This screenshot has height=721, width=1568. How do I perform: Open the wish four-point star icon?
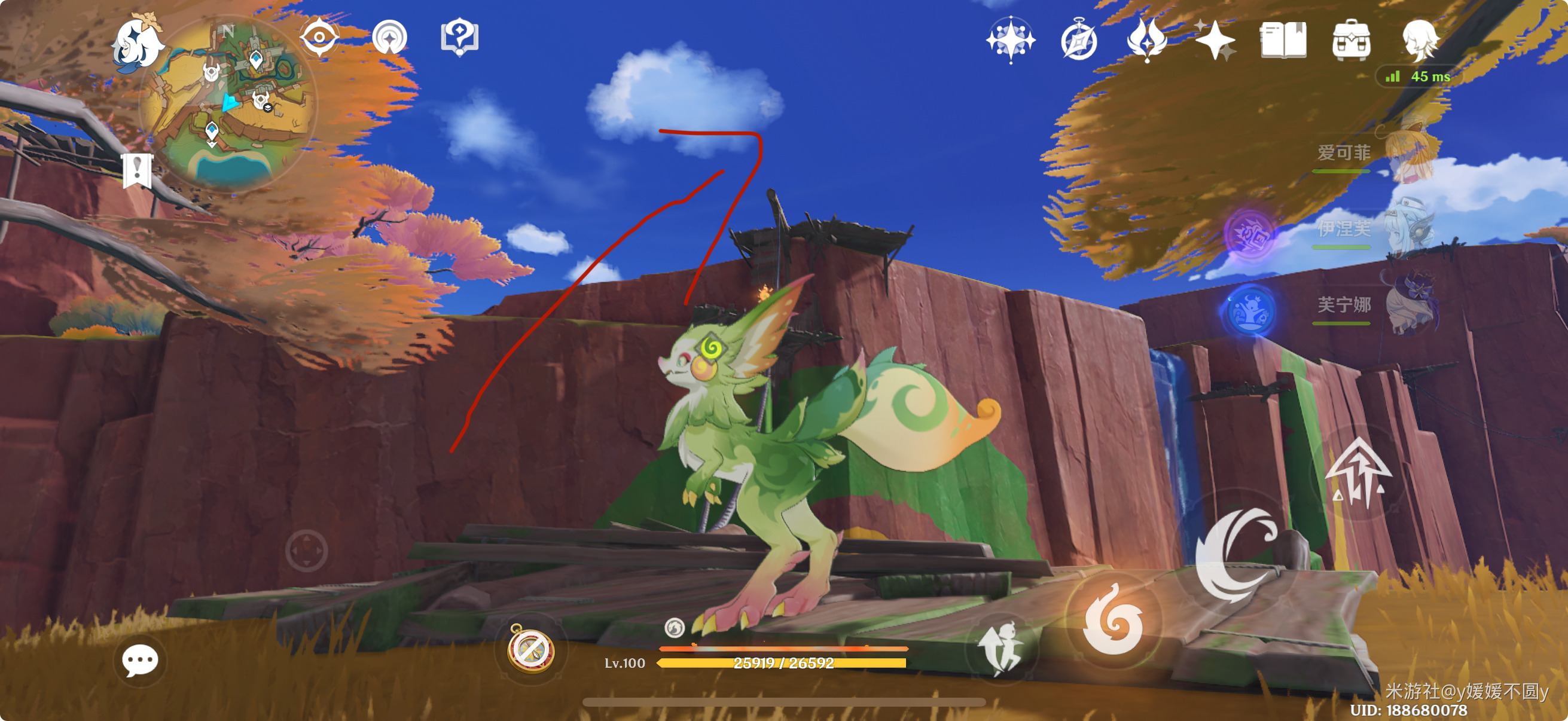[x=1215, y=40]
